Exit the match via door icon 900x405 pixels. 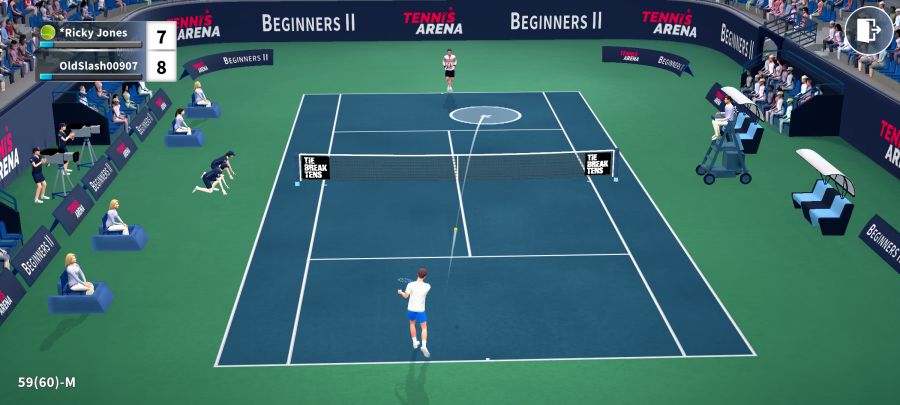(868, 30)
